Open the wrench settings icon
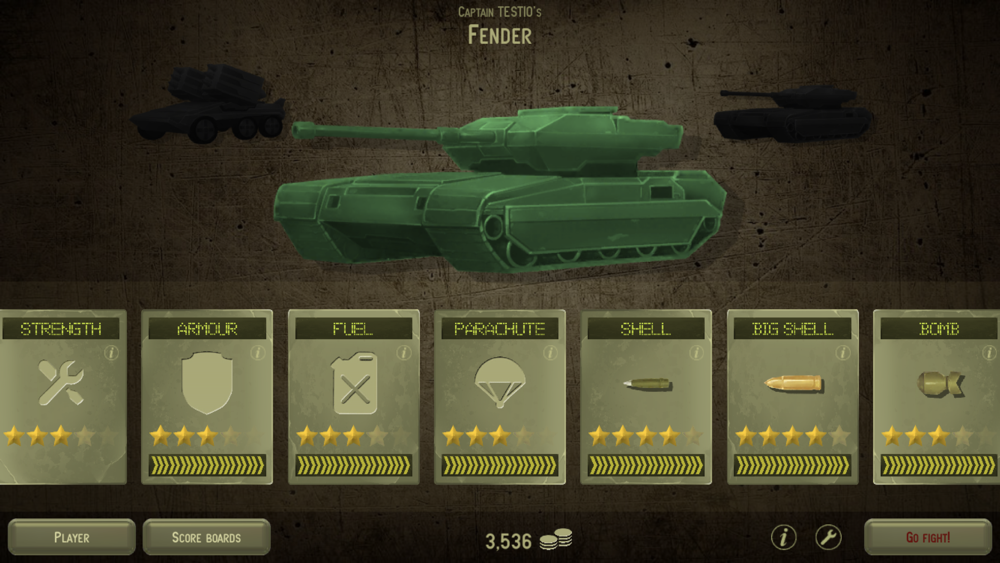Screen dimensions: 1000x563 pyautogui.click(x=828, y=537)
